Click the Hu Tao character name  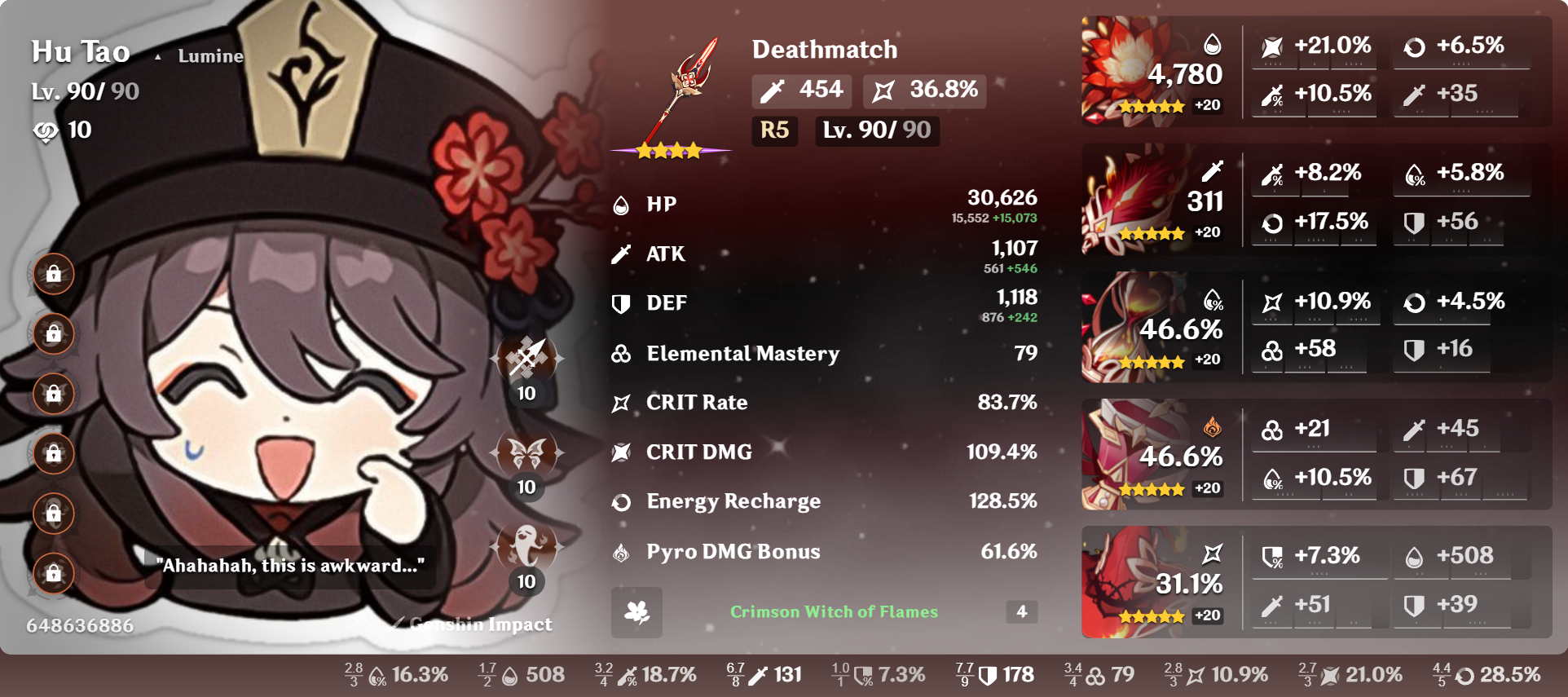point(79,51)
